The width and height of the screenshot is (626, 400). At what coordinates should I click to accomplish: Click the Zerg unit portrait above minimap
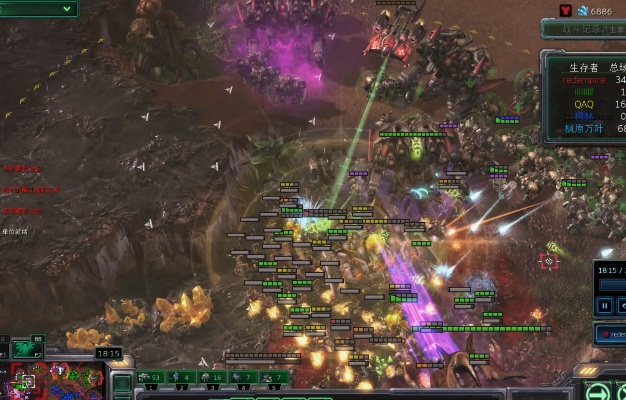pyautogui.click(x=22, y=348)
